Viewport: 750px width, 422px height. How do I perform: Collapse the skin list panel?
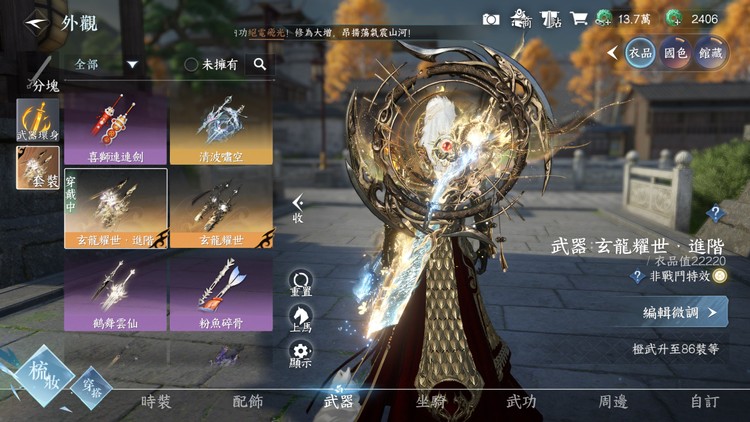coord(298,209)
